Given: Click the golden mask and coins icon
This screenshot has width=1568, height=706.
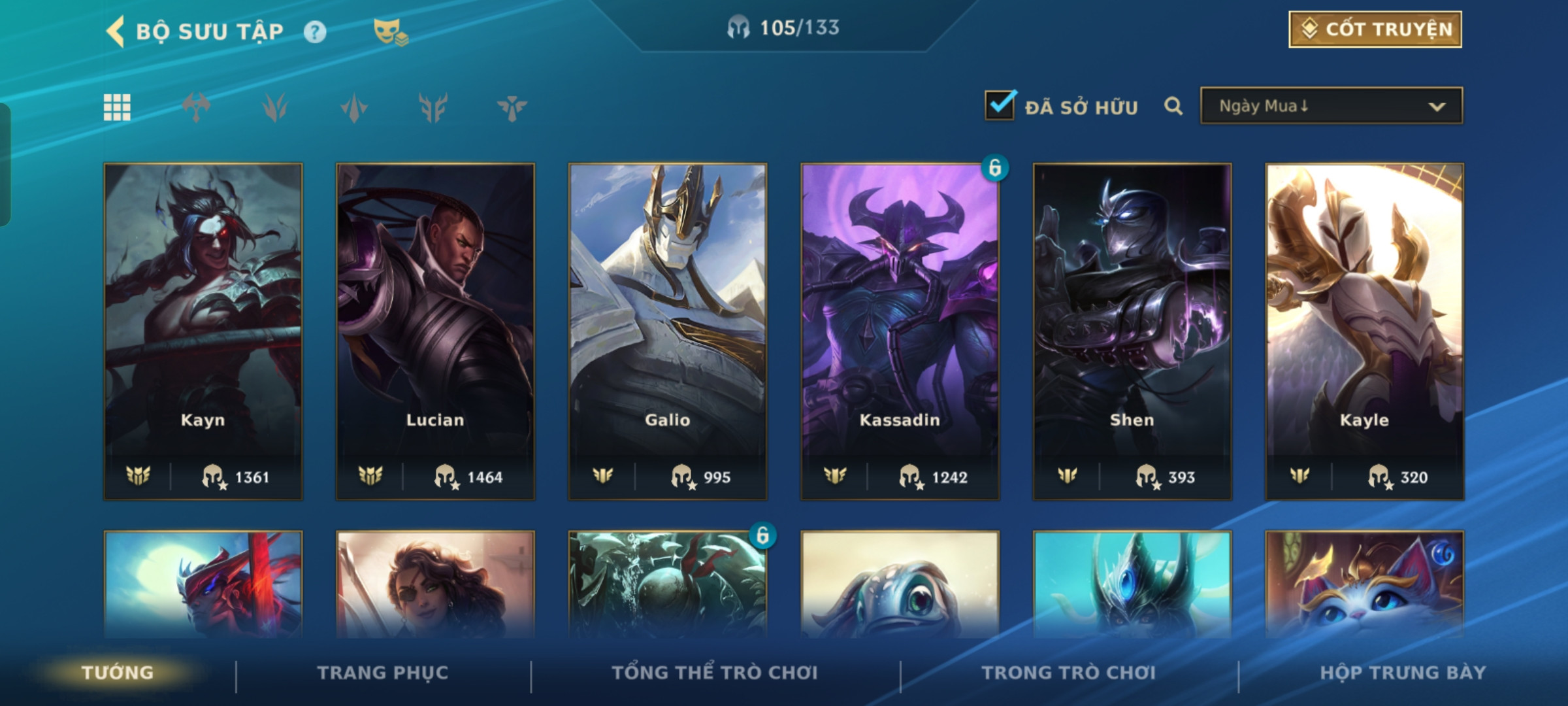Looking at the screenshot, I should [x=391, y=32].
